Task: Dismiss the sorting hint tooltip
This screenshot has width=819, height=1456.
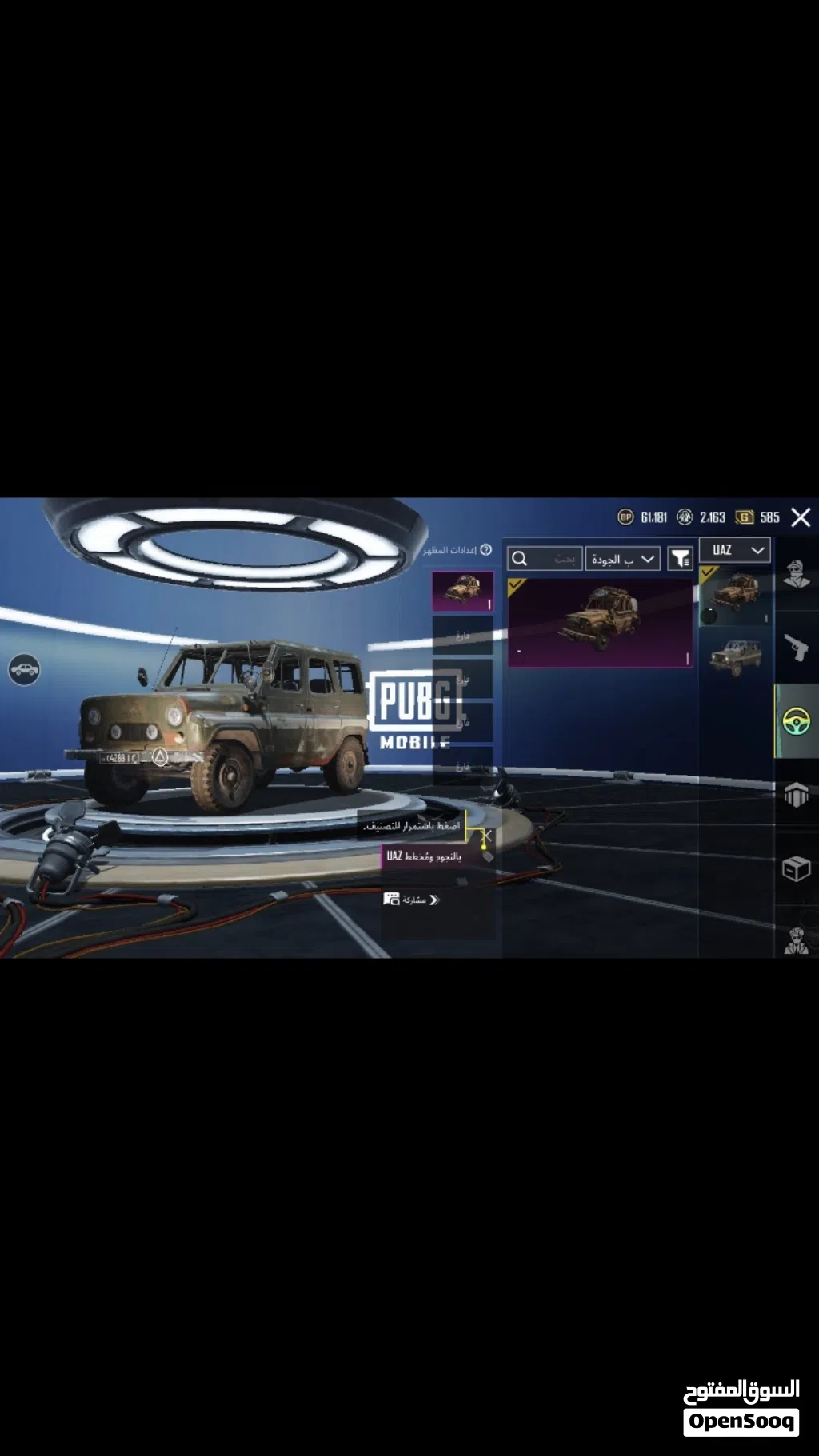Action: pyautogui.click(x=485, y=836)
